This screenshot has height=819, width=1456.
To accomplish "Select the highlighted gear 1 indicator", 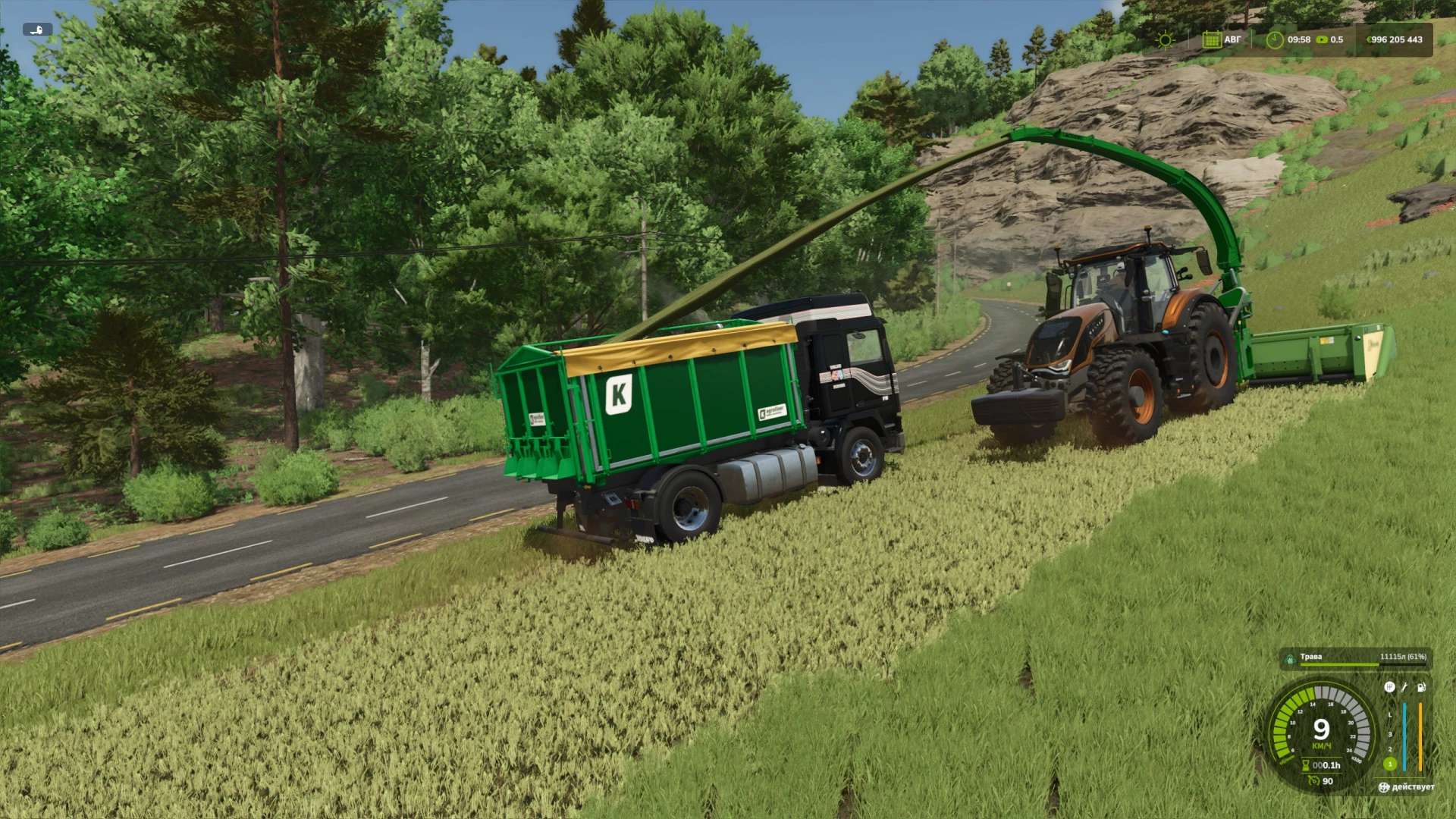I will (1390, 764).
